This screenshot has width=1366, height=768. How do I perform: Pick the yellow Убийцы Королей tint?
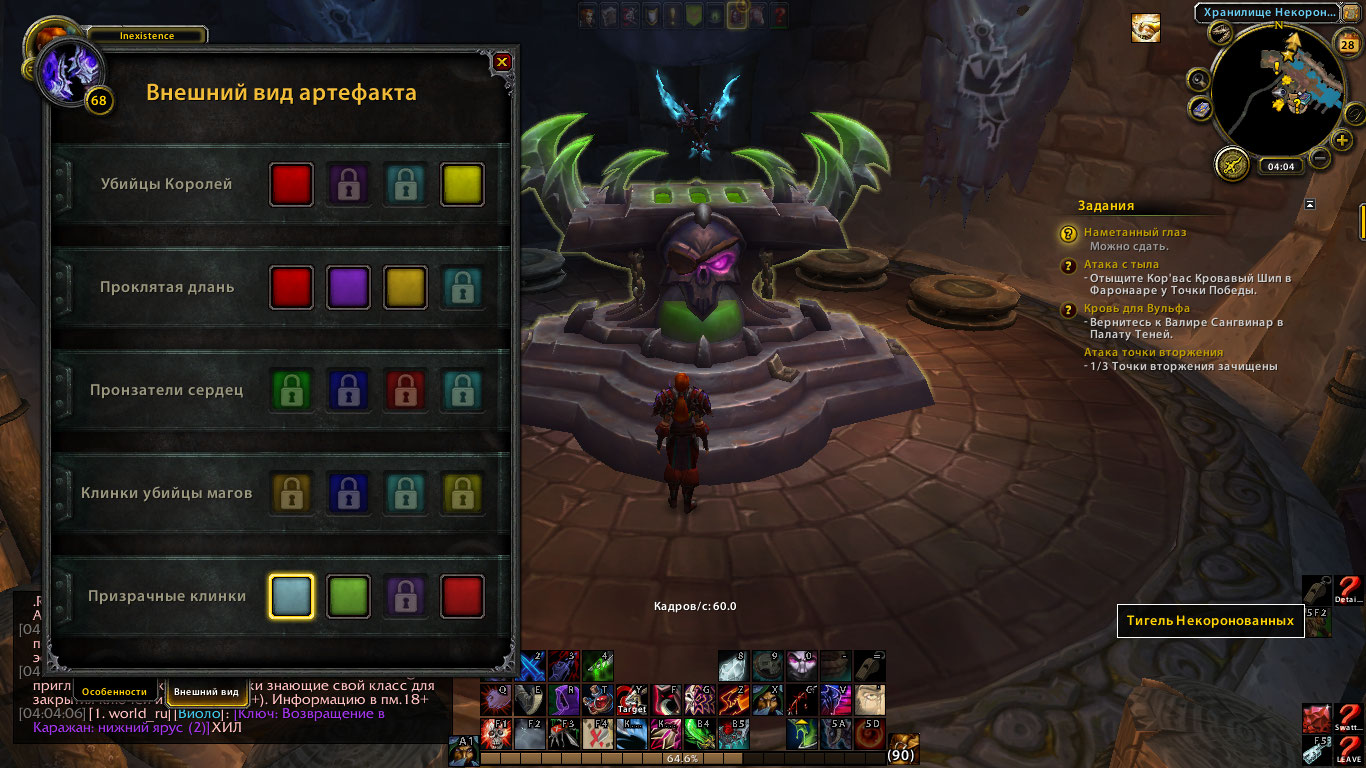[x=463, y=185]
